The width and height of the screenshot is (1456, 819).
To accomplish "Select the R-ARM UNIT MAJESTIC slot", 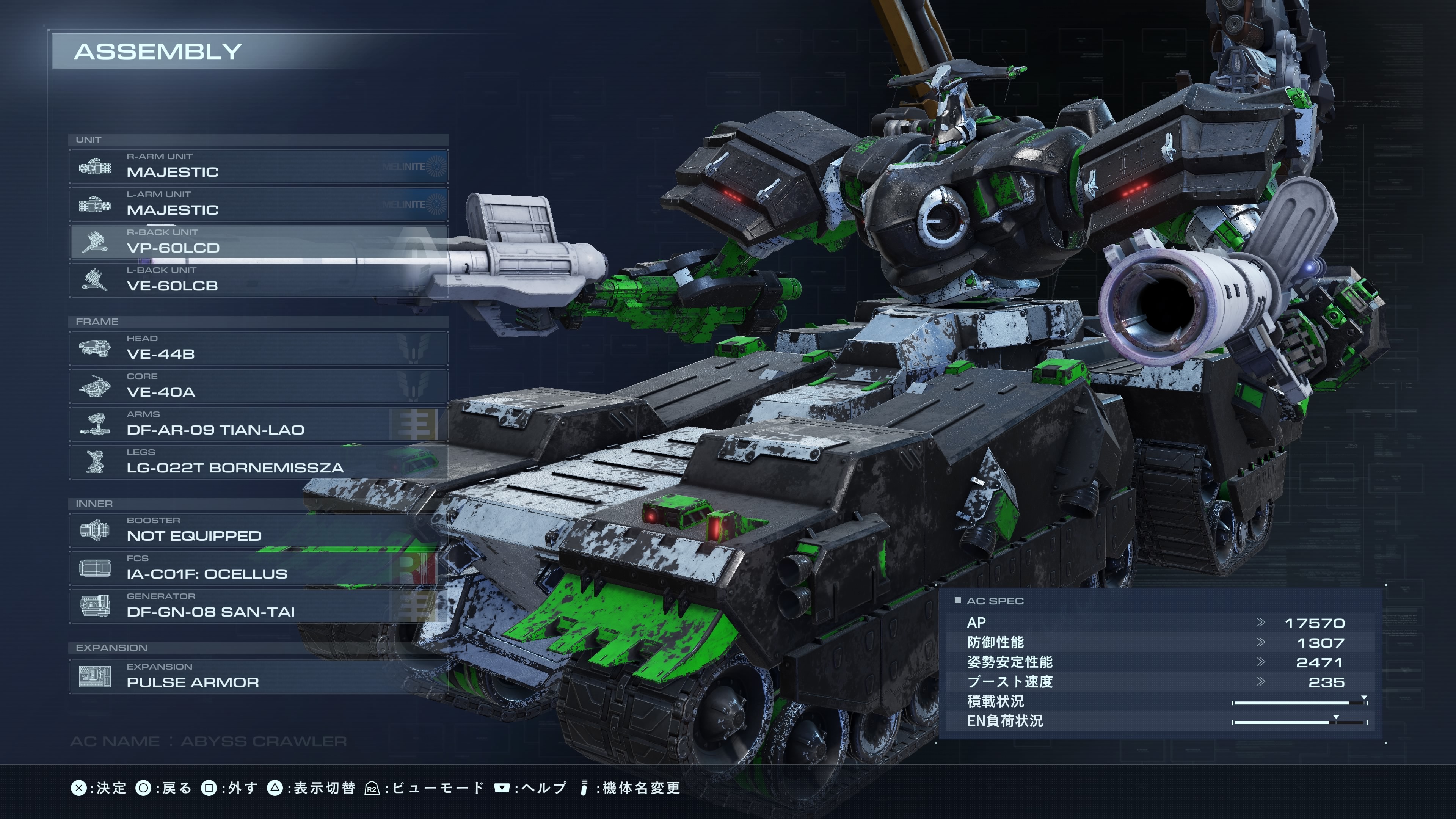I will pyautogui.click(x=258, y=166).
